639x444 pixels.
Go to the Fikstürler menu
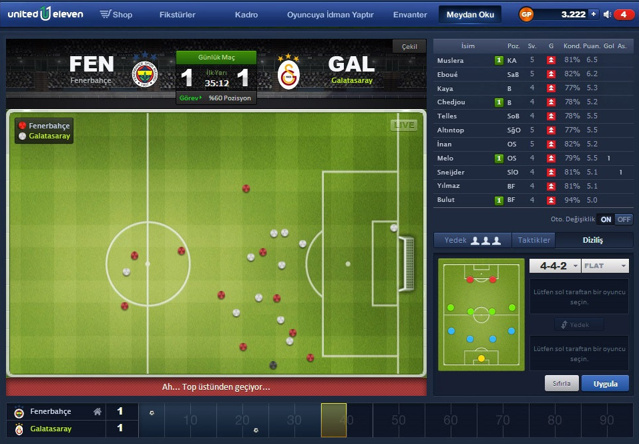tap(177, 15)
